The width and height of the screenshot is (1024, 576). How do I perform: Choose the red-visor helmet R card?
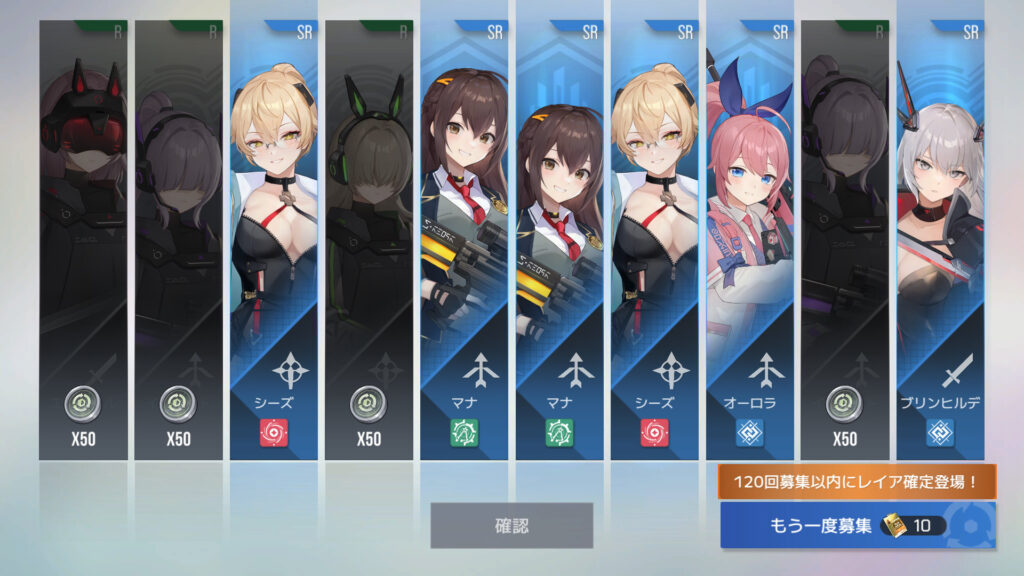pyautogui.click(x=83, y=240)
